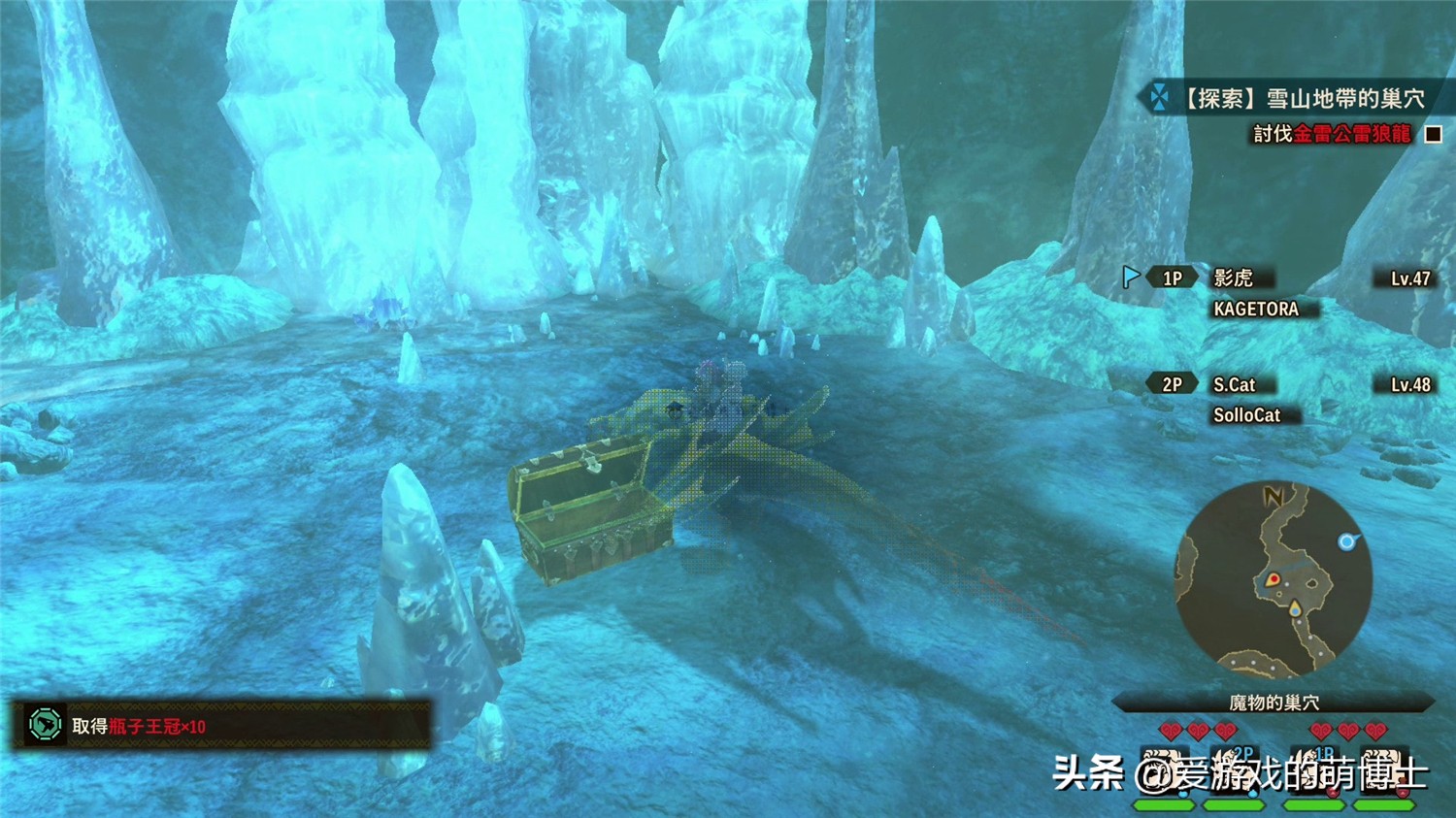
Task: Toggle the 討伐金雷公雷狼龍 objective checkbox
Action: coord(1433,134)
